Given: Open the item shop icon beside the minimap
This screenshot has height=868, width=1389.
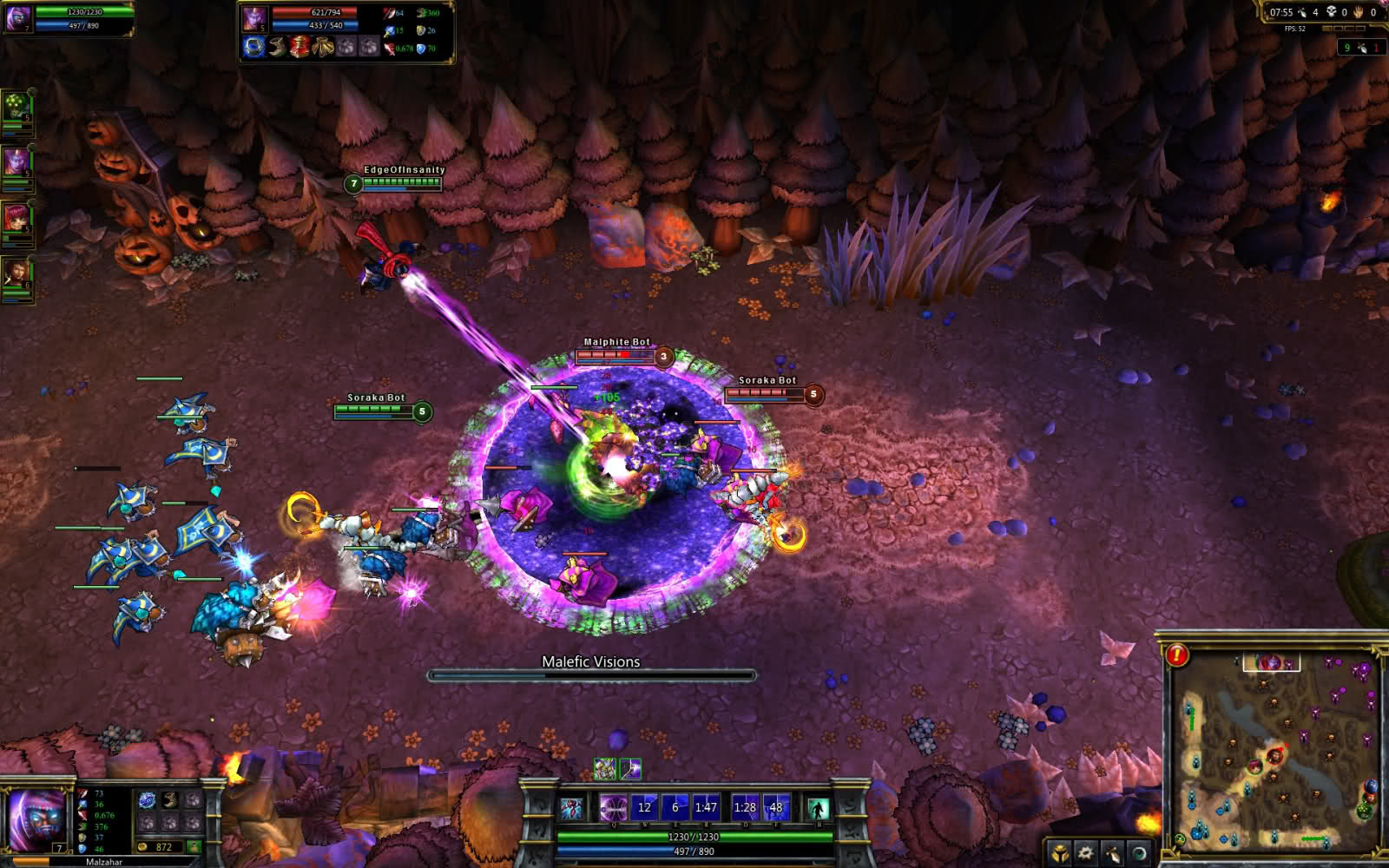Looking at the screenshot, I should (x=1060, y=852).
